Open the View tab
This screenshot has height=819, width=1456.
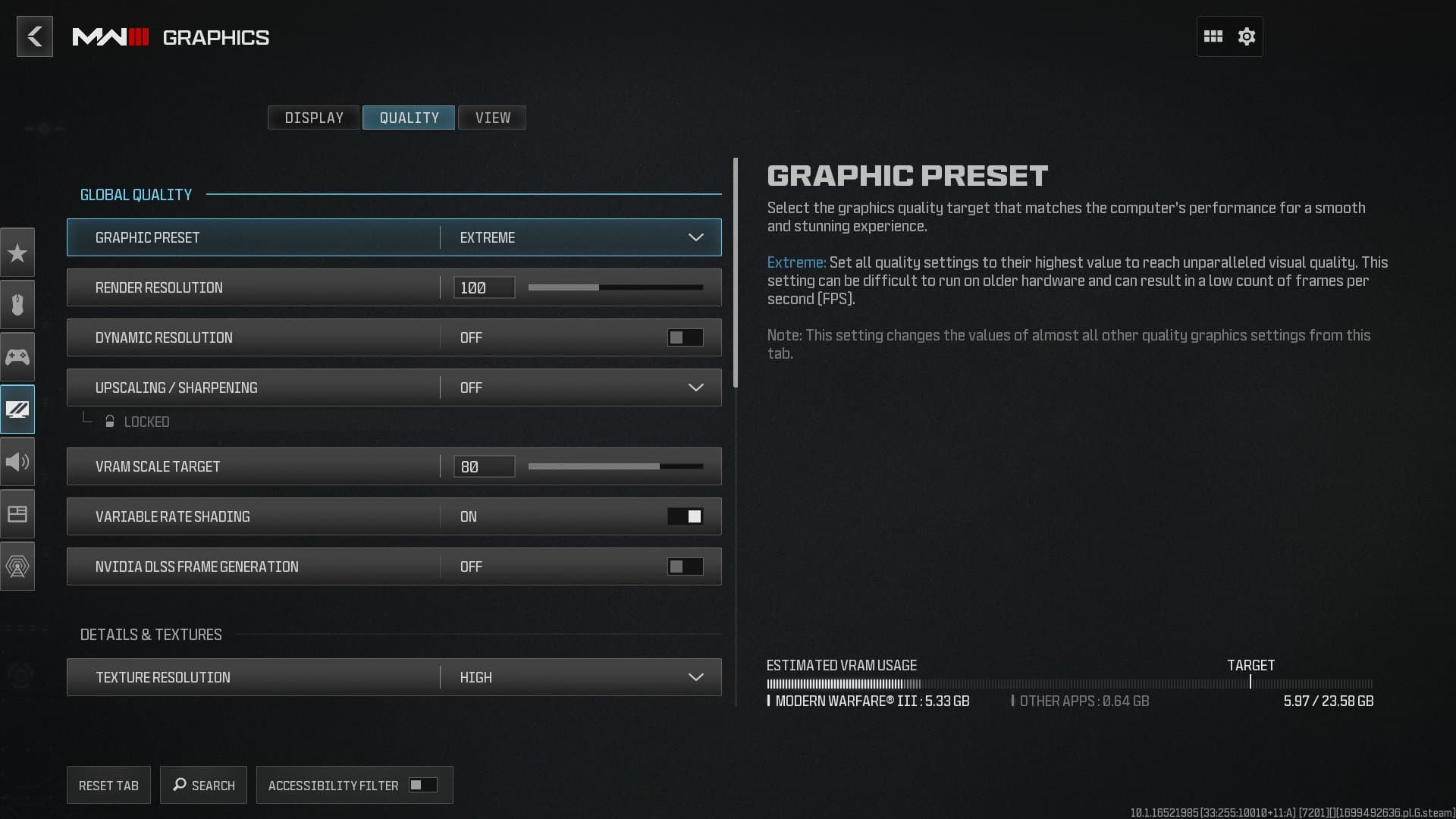pyautogui.click(x=492, y=118)
